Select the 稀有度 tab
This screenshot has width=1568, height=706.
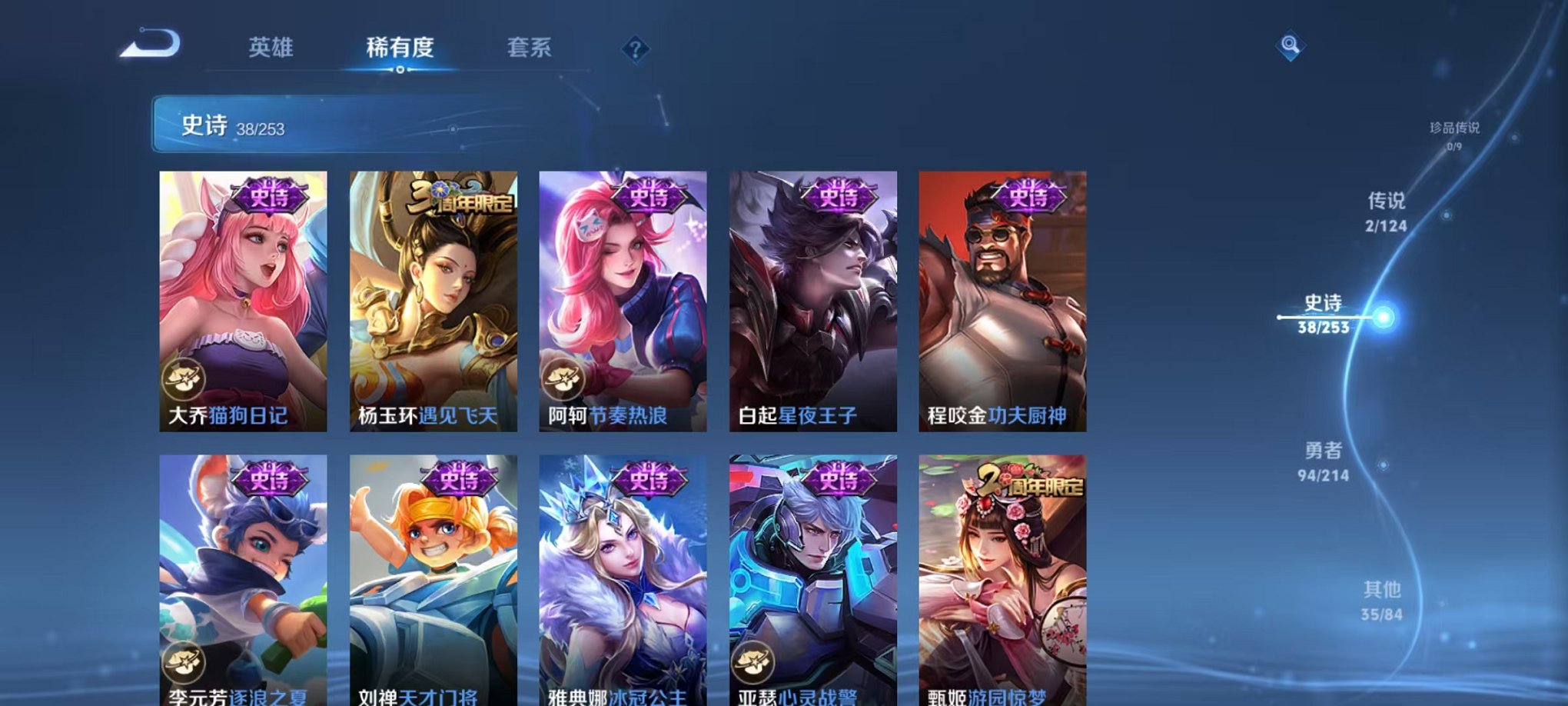(x=400, y=48)
